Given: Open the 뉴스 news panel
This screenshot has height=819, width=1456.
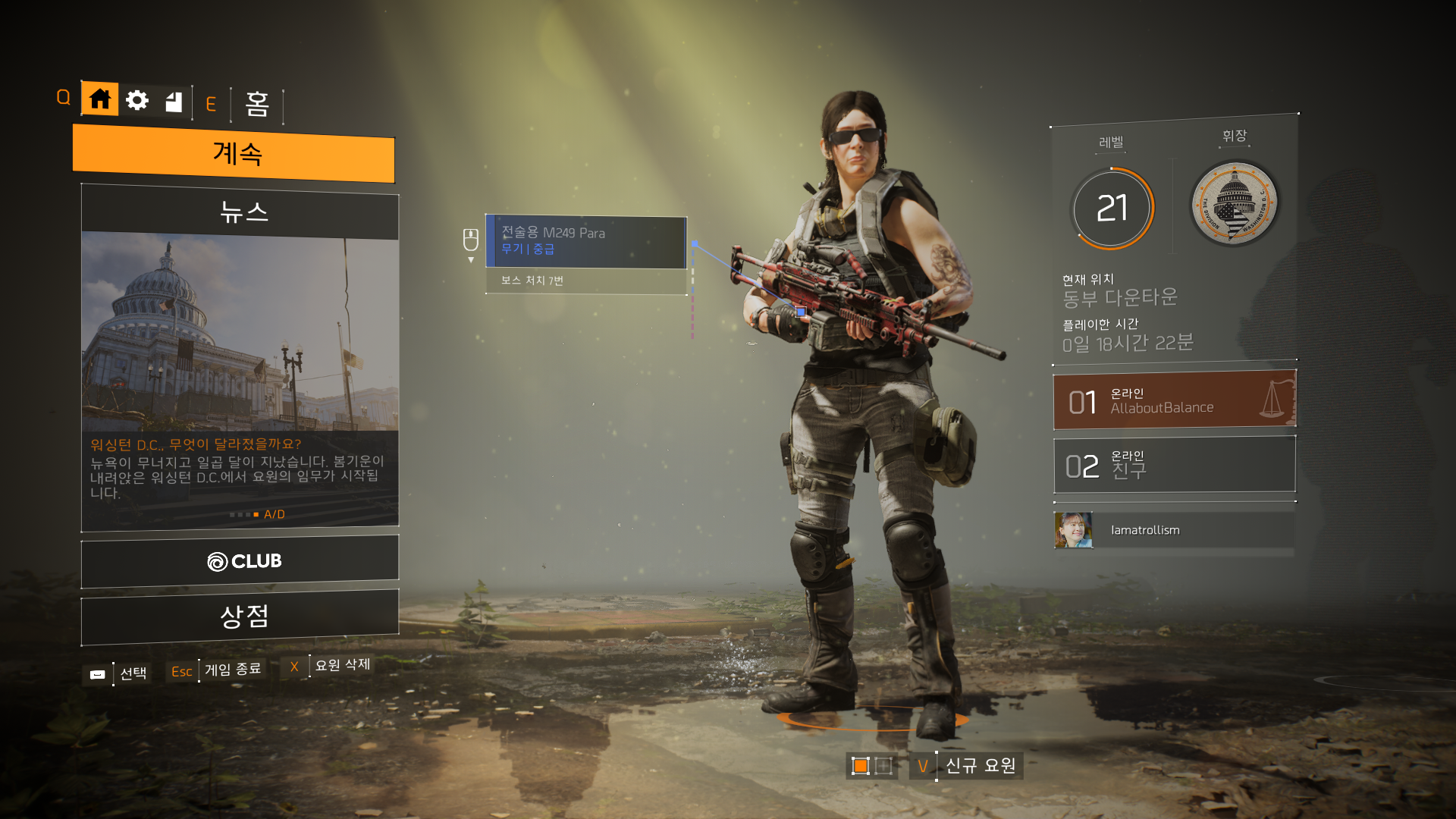Looking at the screenshot, I should (x=240, y=212).
